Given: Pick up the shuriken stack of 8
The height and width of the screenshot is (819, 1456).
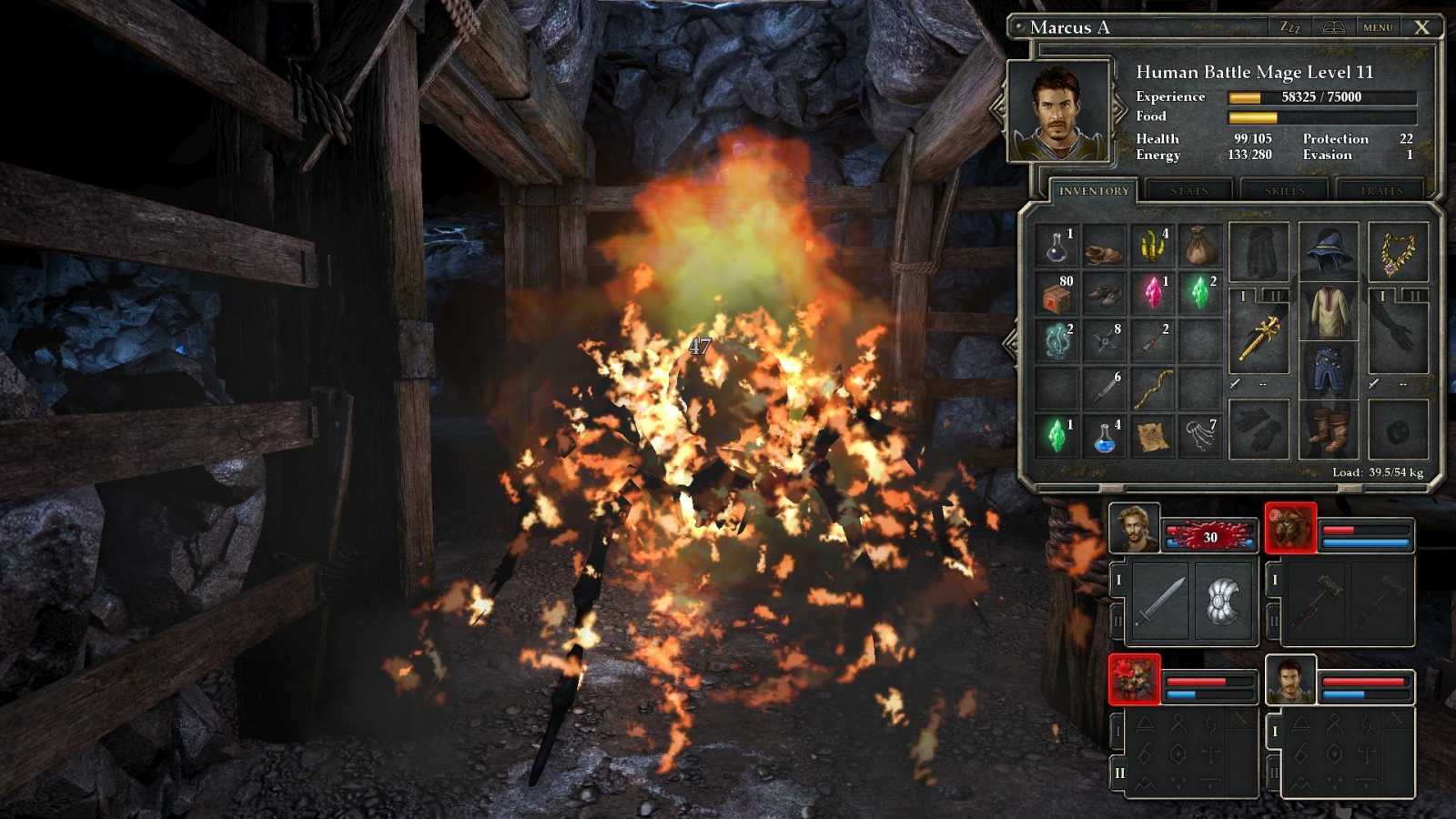Looking at the screenshot, I should [1106, 343].
